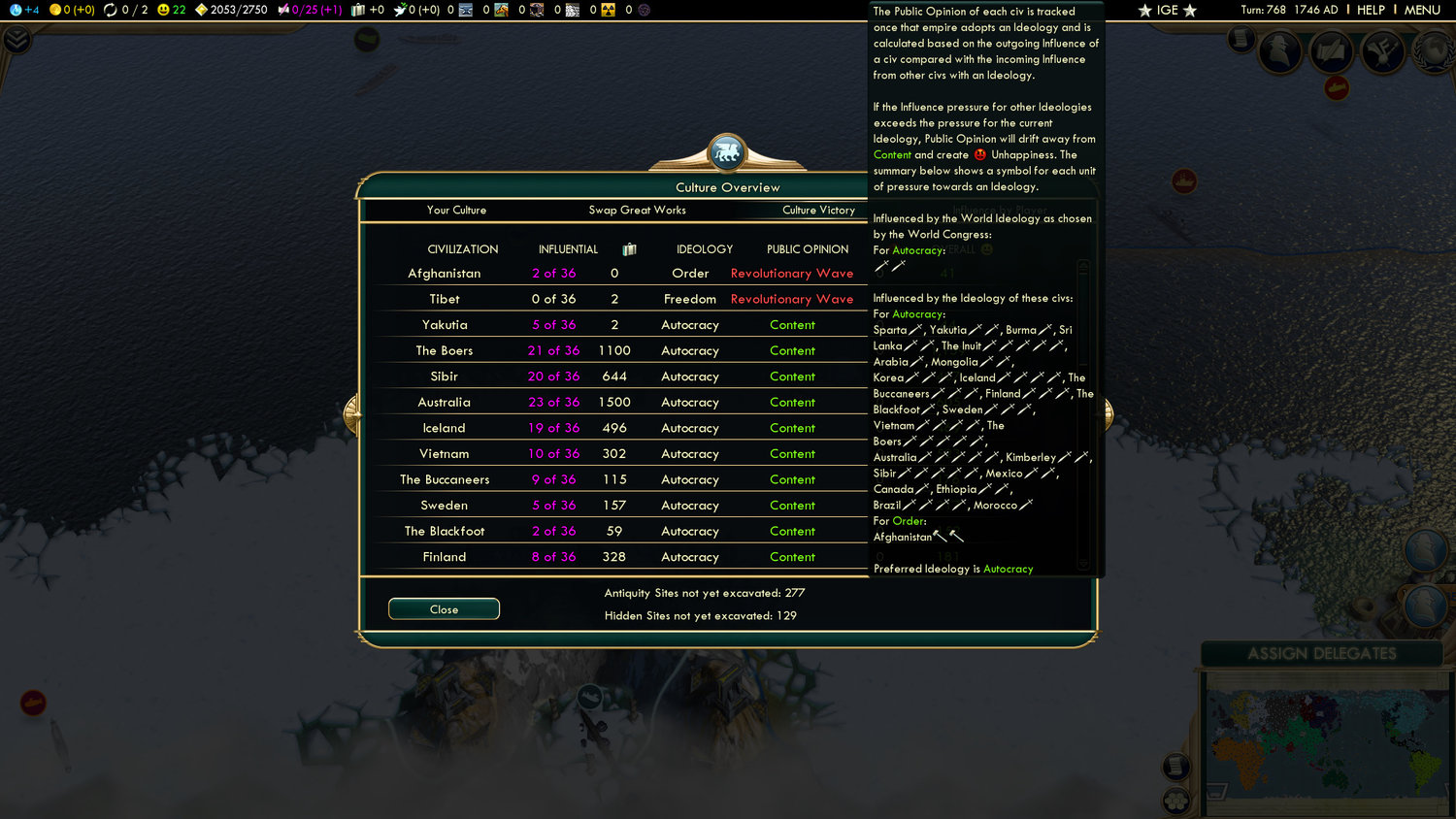Click HELP in the top bar
Image resolution: width=1456 pixels, height=819 pixels.
pyautogui.click(x=1373, y=10)
